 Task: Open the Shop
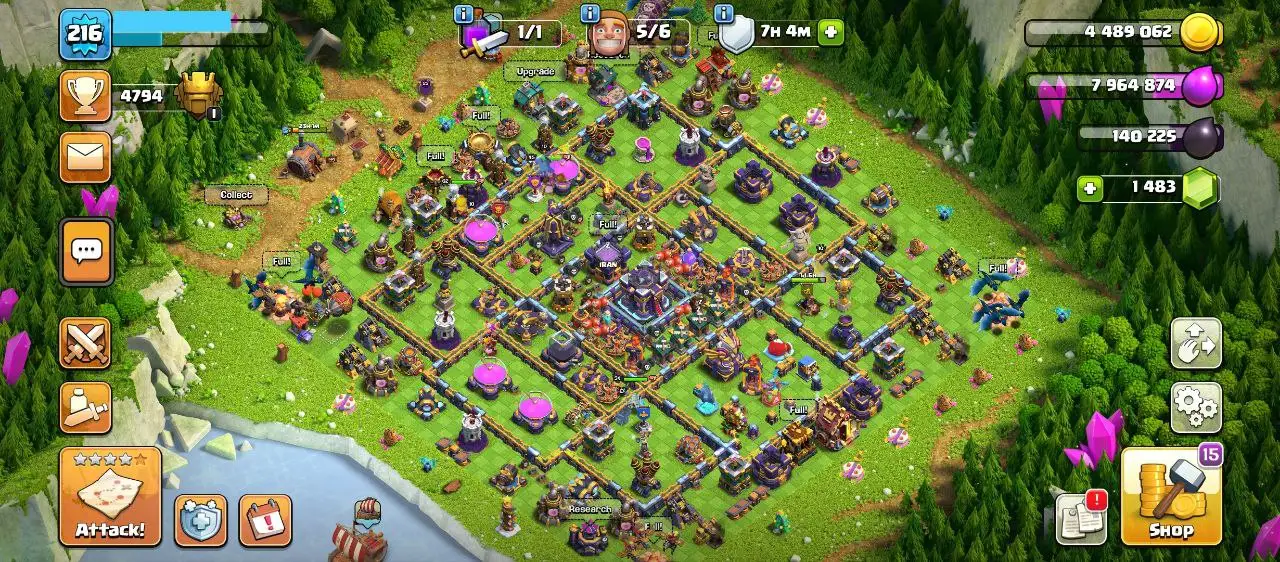(1171, 496)
